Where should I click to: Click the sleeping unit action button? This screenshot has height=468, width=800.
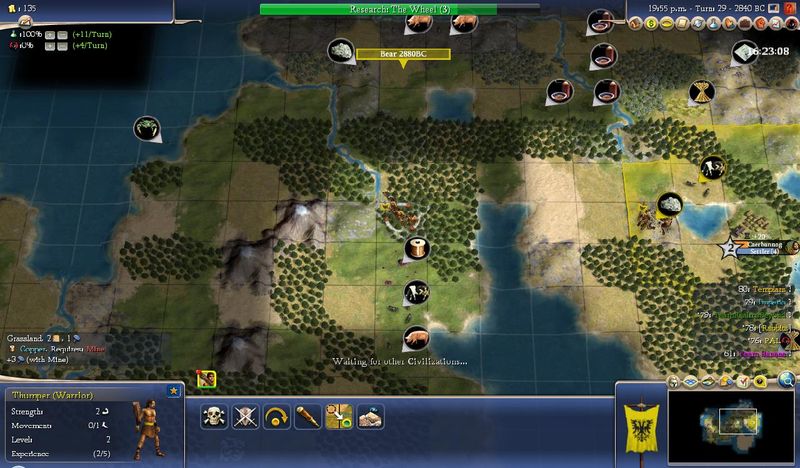[371, 417]
